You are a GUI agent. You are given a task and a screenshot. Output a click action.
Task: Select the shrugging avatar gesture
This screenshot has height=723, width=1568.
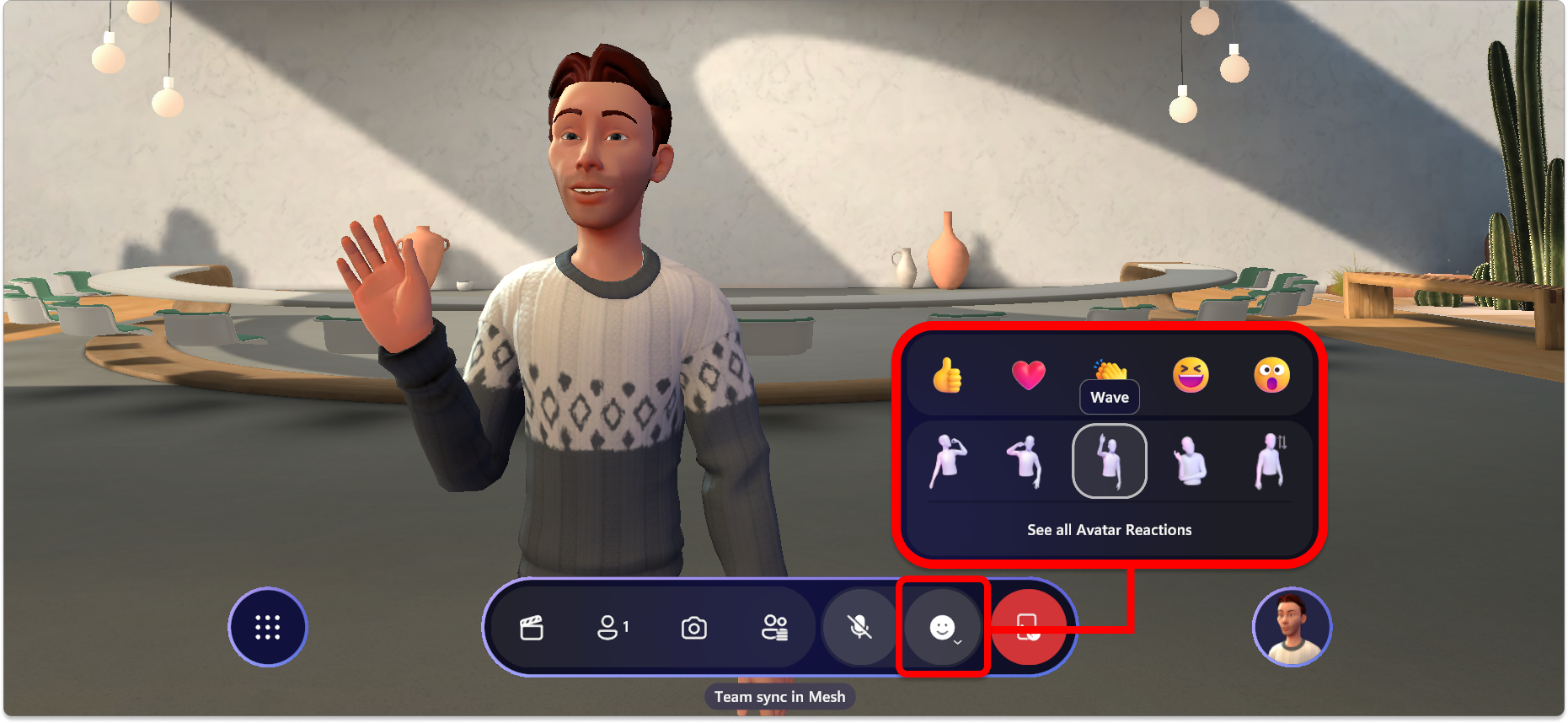coord(1191,460)
